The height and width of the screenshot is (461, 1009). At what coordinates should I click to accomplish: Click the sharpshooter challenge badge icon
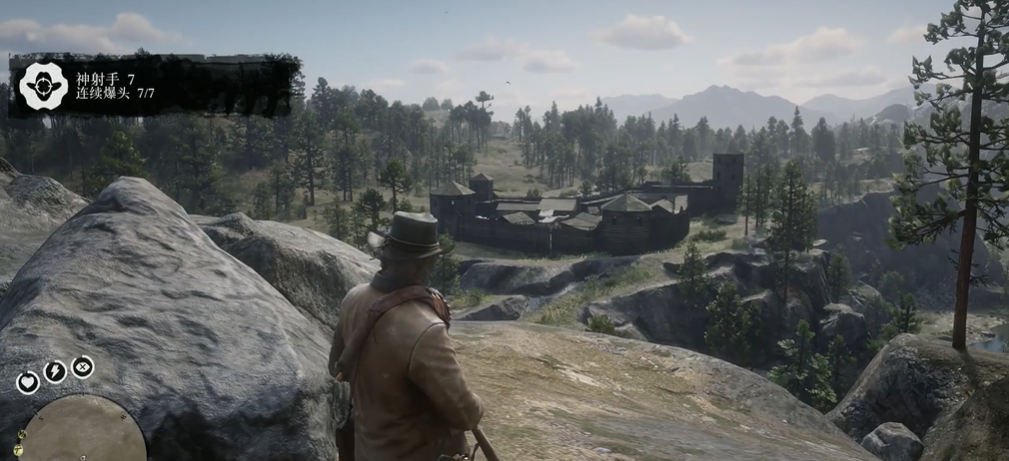pyautogui.click(x=44, y=86)
